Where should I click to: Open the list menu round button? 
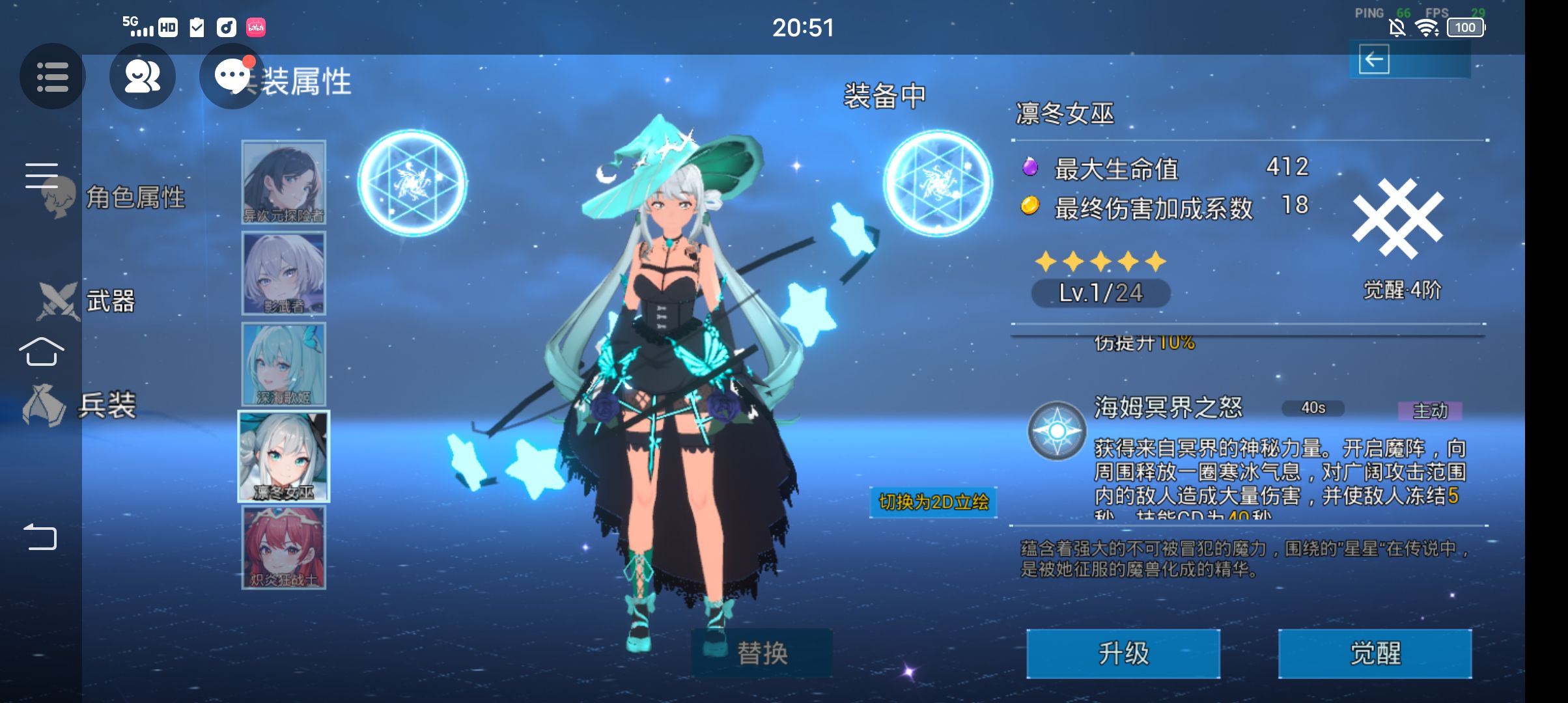tap(52, 76)
